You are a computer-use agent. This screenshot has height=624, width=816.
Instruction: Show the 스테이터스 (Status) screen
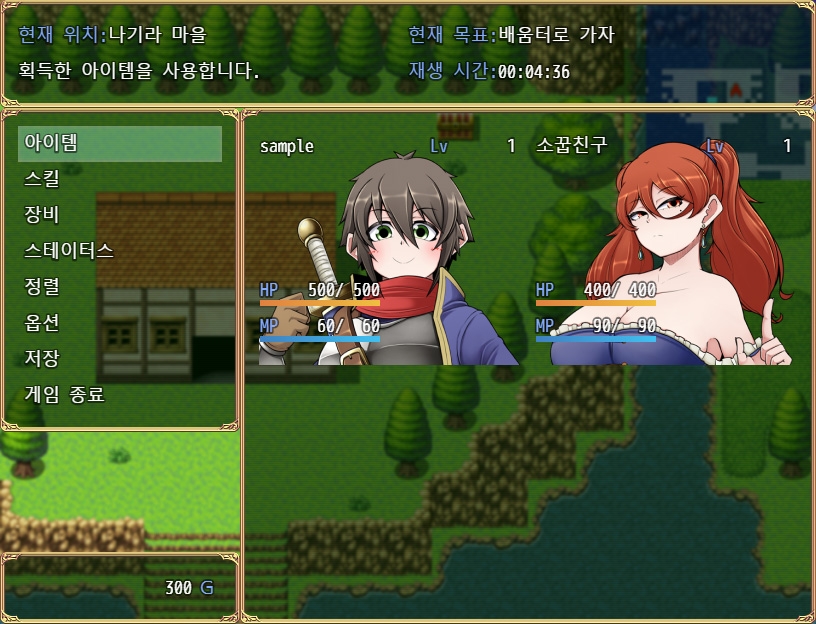[x=120, y=251]
